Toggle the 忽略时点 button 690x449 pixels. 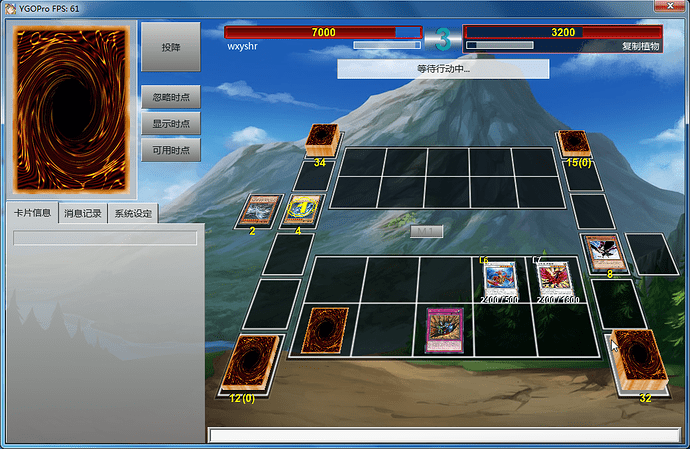(x=170, y=97)
